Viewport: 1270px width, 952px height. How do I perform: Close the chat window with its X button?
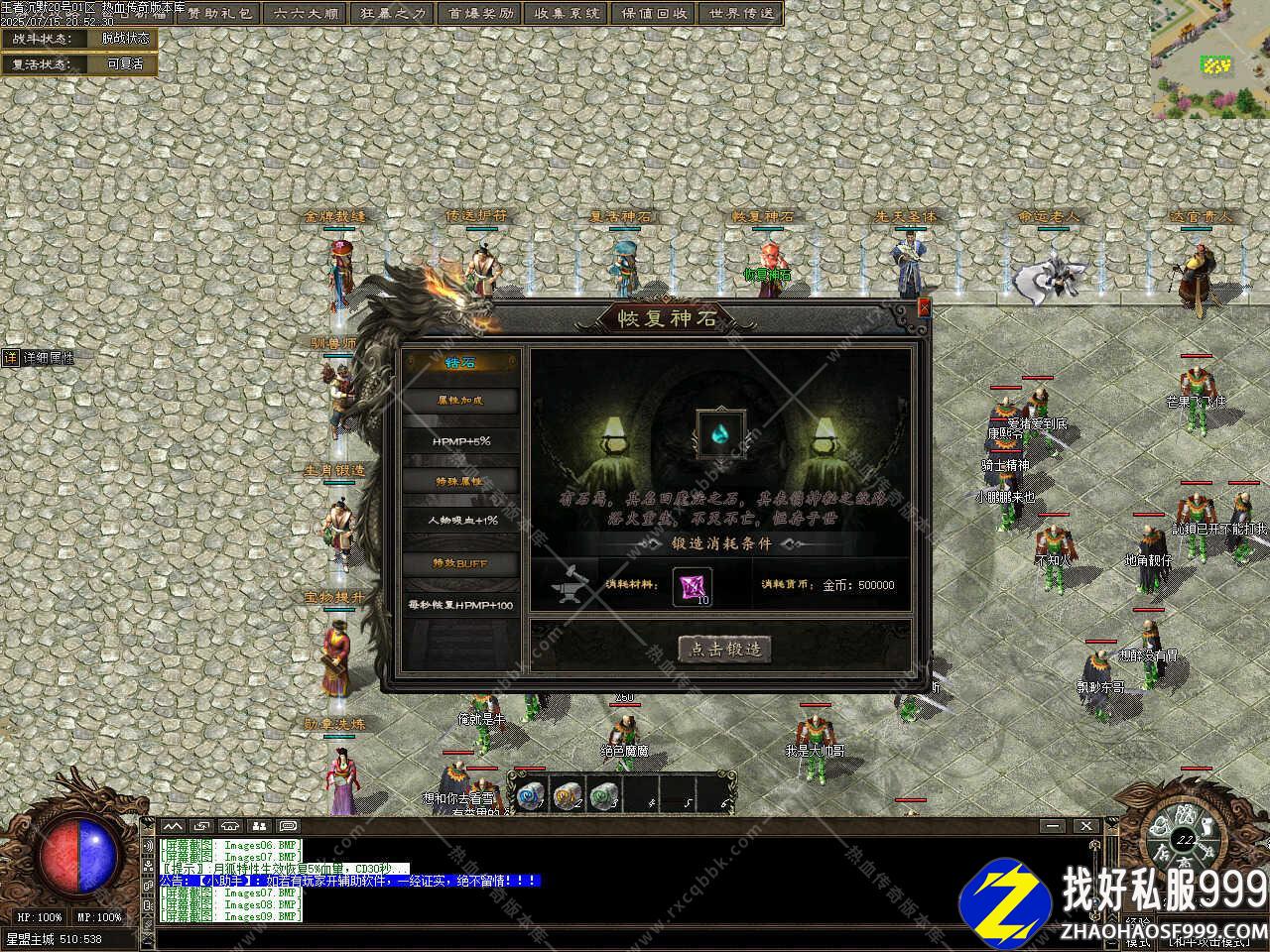1086,826
